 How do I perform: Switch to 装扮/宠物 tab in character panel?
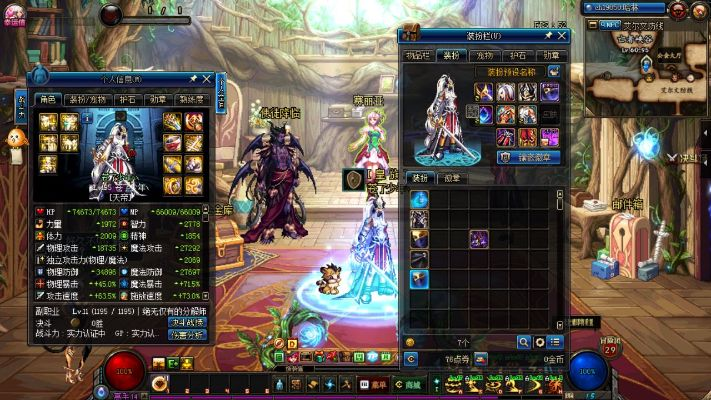tap(85, 99)
